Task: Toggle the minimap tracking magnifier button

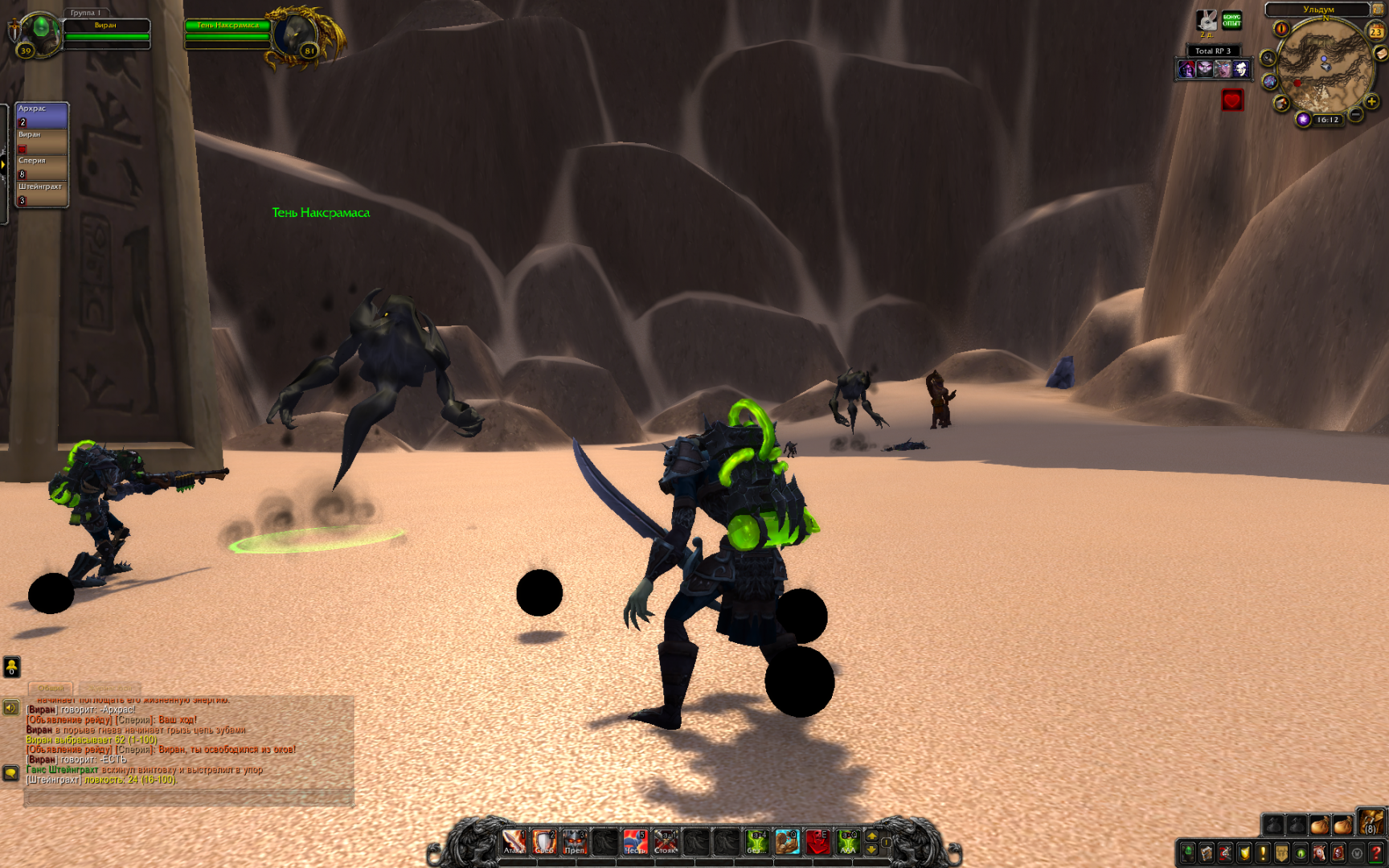Action: tap(1268, 58)
